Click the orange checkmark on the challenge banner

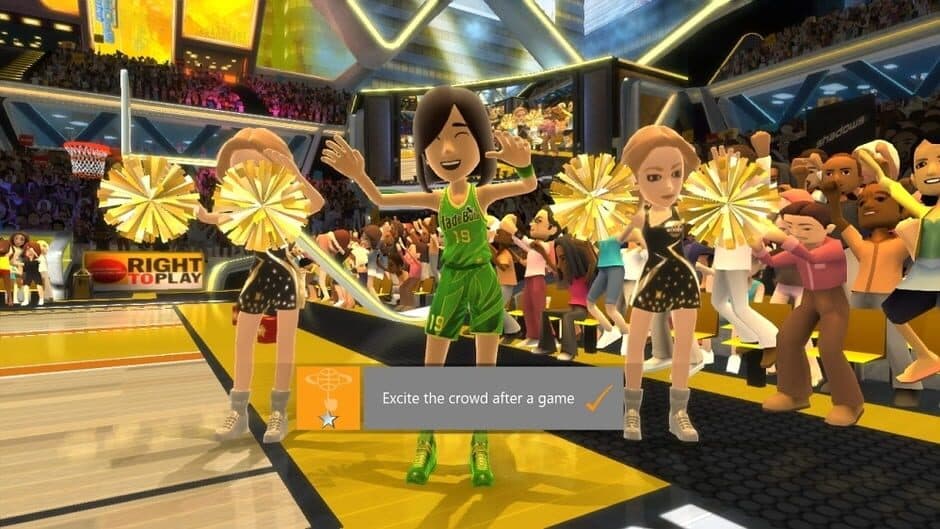pos(598,399)
